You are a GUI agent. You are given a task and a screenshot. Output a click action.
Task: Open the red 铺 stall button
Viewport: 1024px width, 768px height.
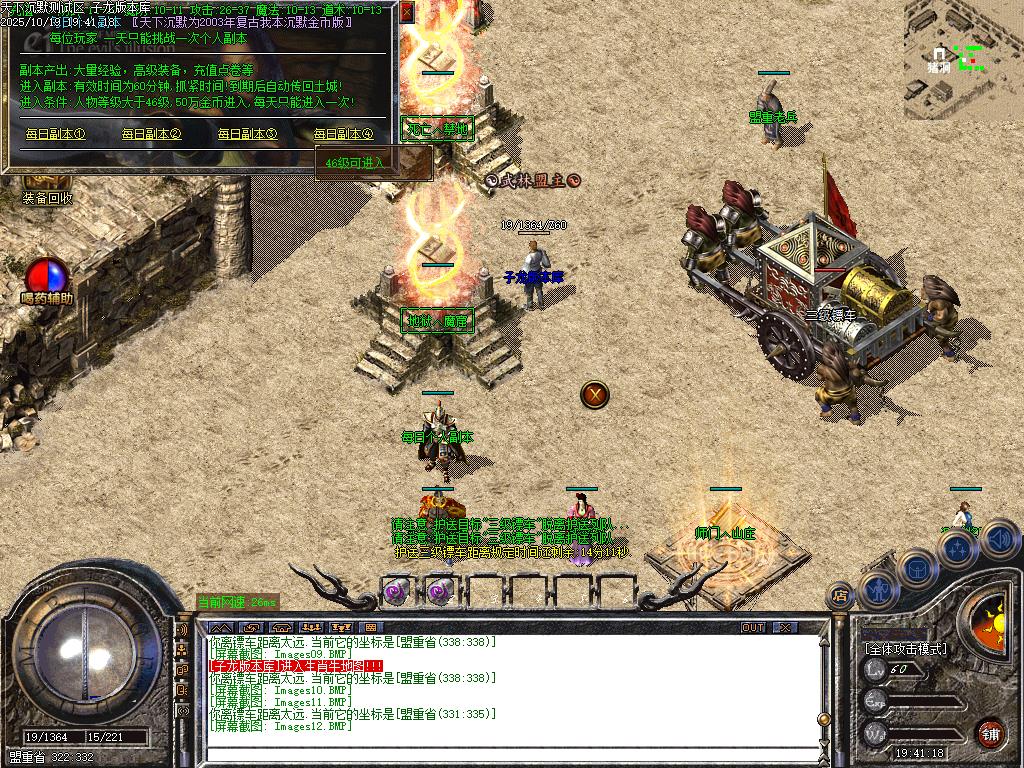[990, 732]
